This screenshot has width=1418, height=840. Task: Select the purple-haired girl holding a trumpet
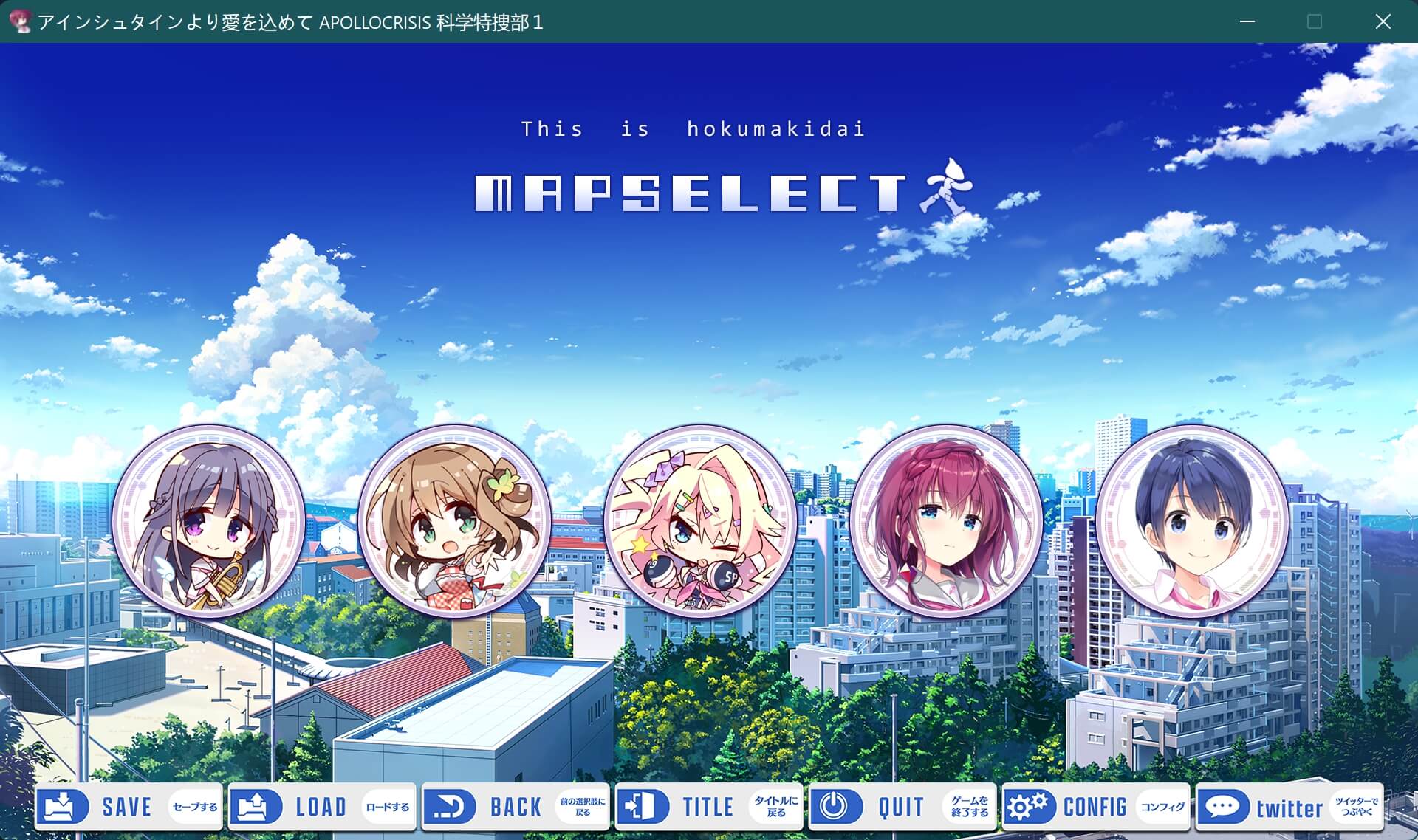point(208,520)
